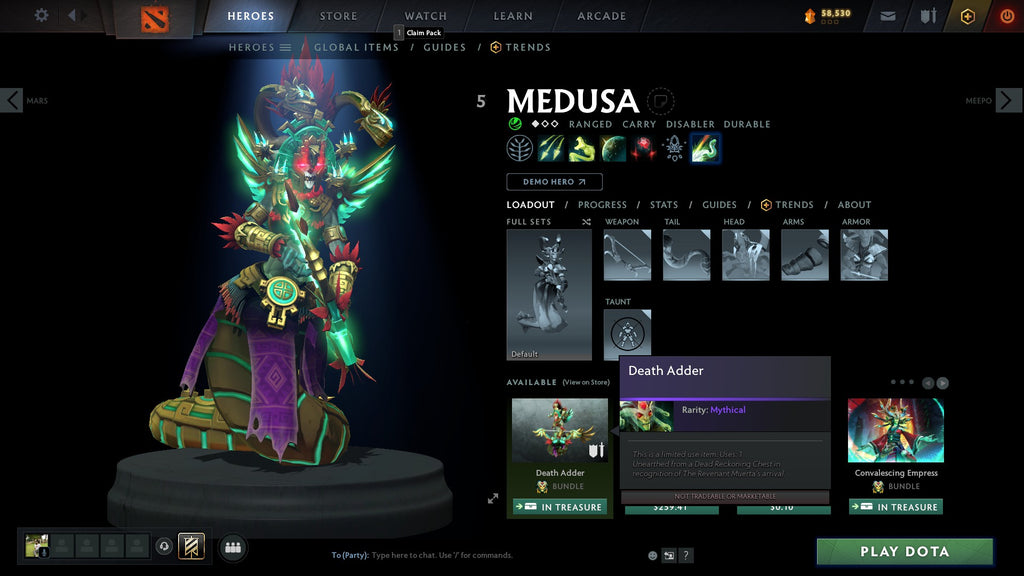Open the Head loadout slot
Viewport: 1024px width, 576px height.
[x=745, y=255]
